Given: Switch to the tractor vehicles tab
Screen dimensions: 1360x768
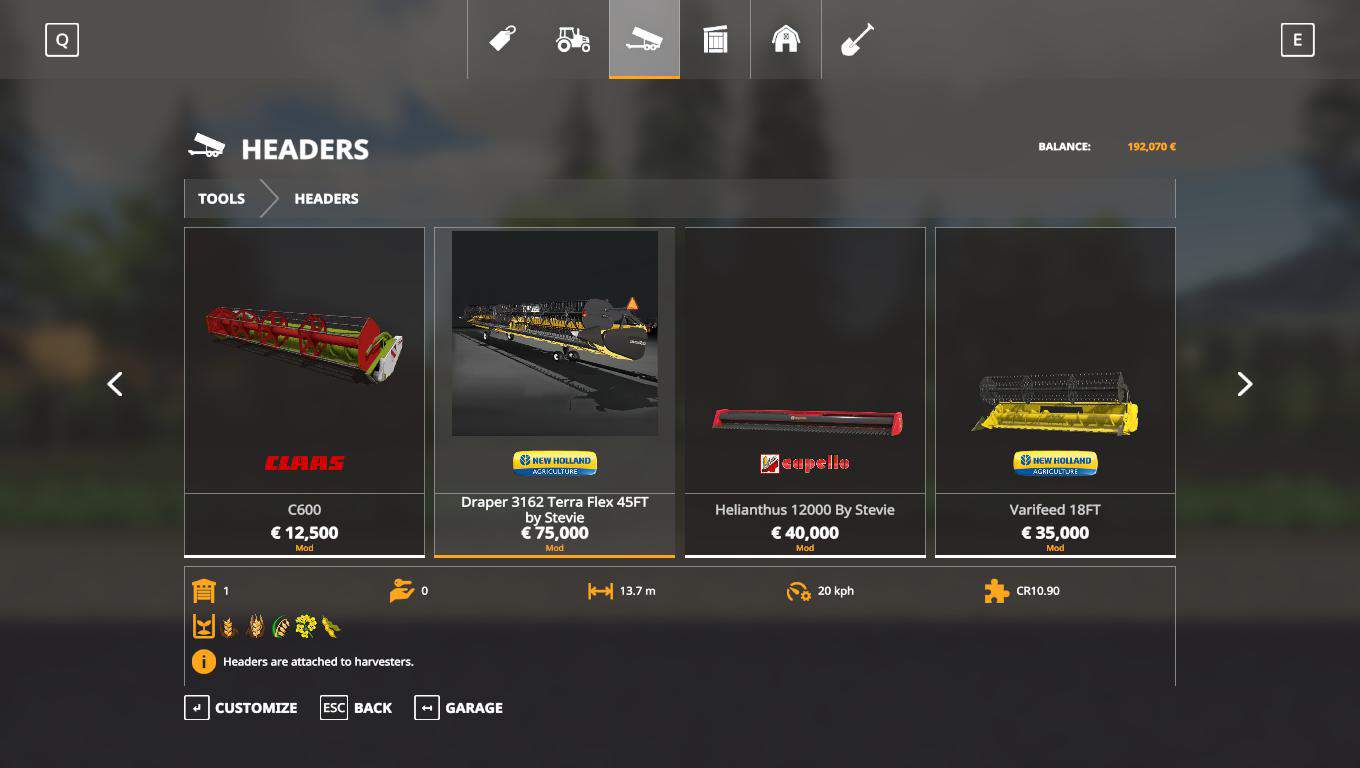Looking at the screenshot, I should pos(573,40).
